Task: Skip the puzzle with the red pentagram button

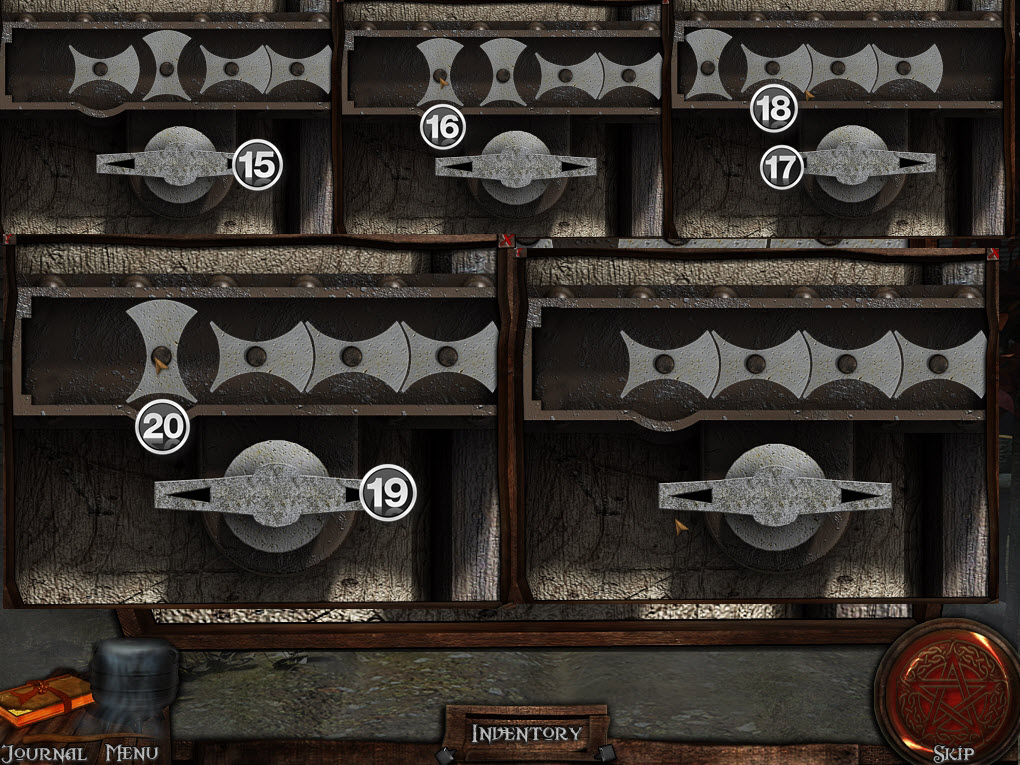Action: [944, 690]
